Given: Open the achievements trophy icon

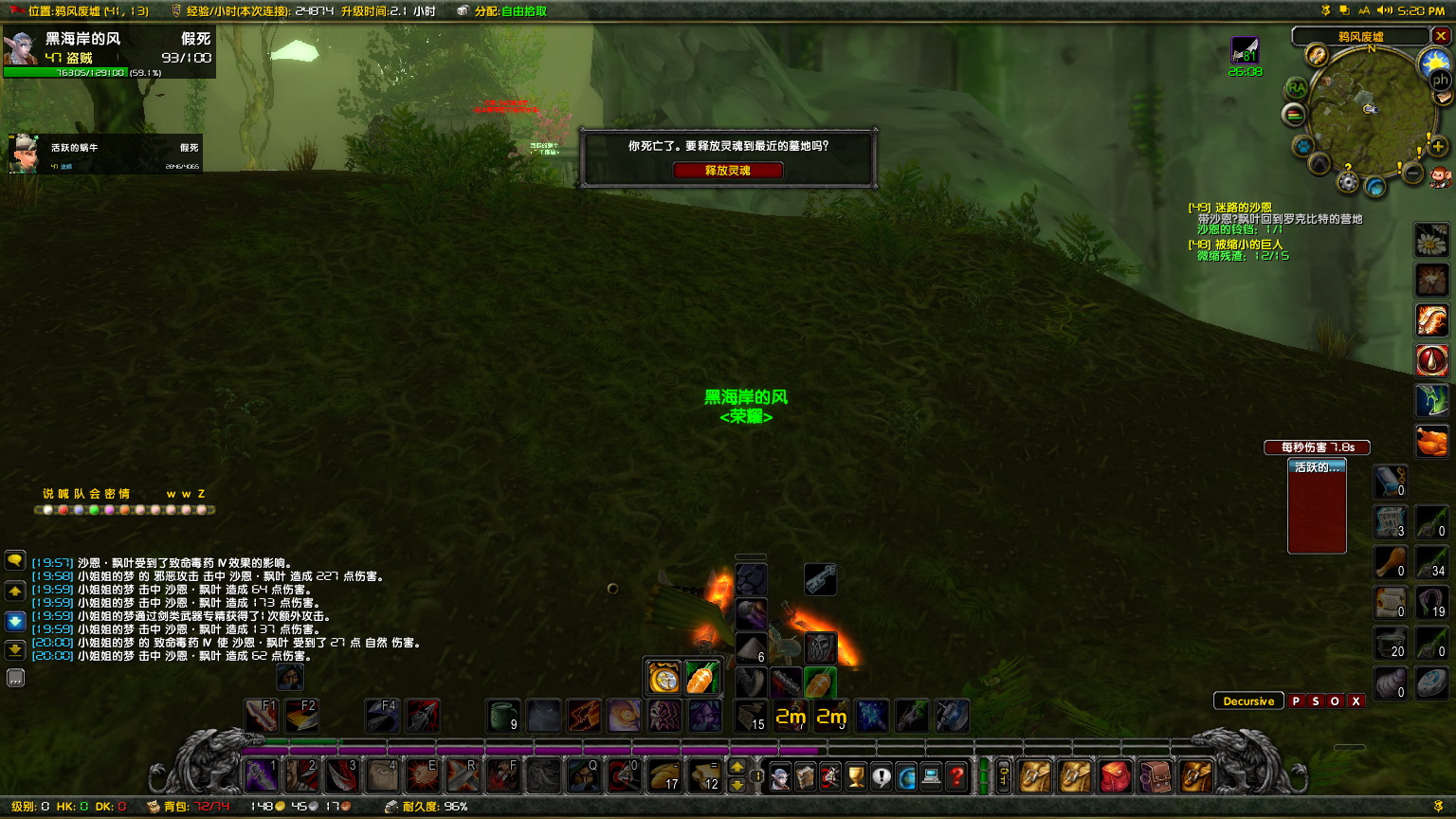Looking at the screenshot, I should (856, 776).
